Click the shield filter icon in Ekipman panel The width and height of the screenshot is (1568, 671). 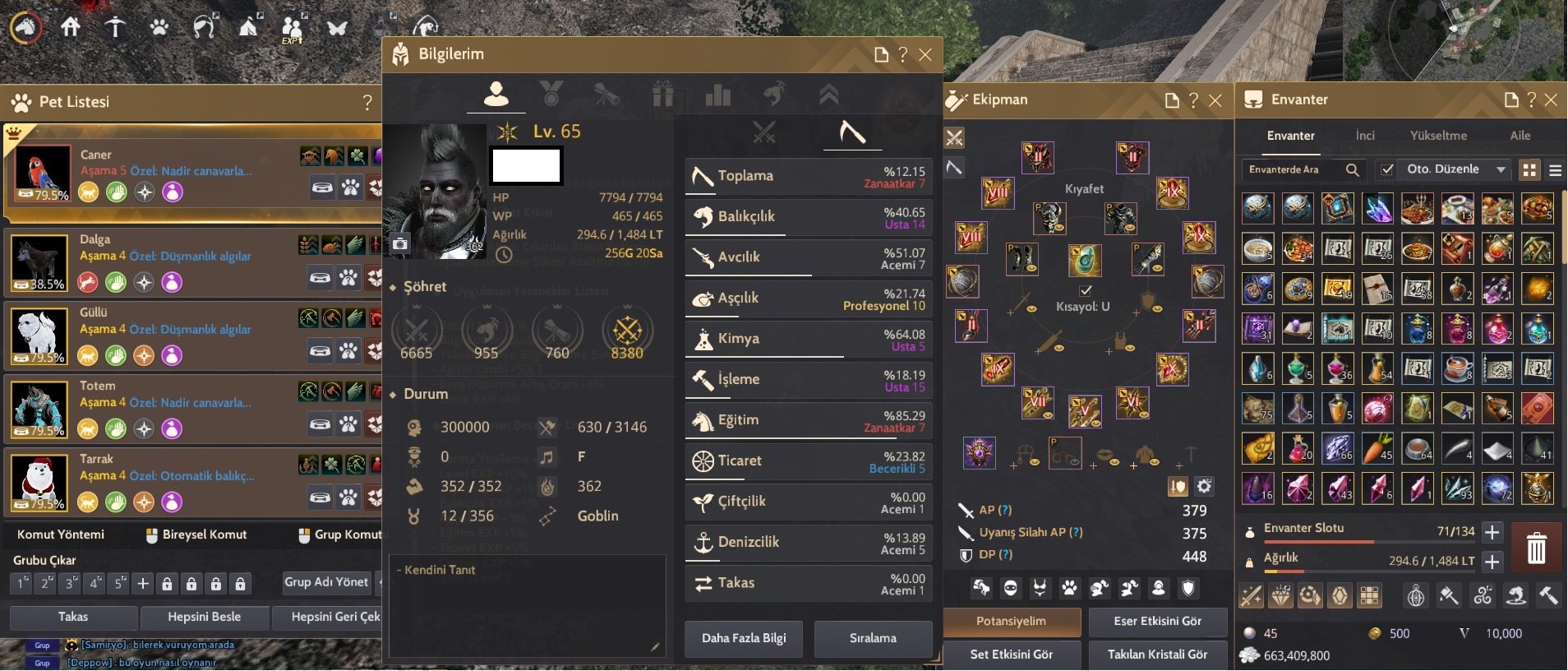click(x=1188, y=587)
